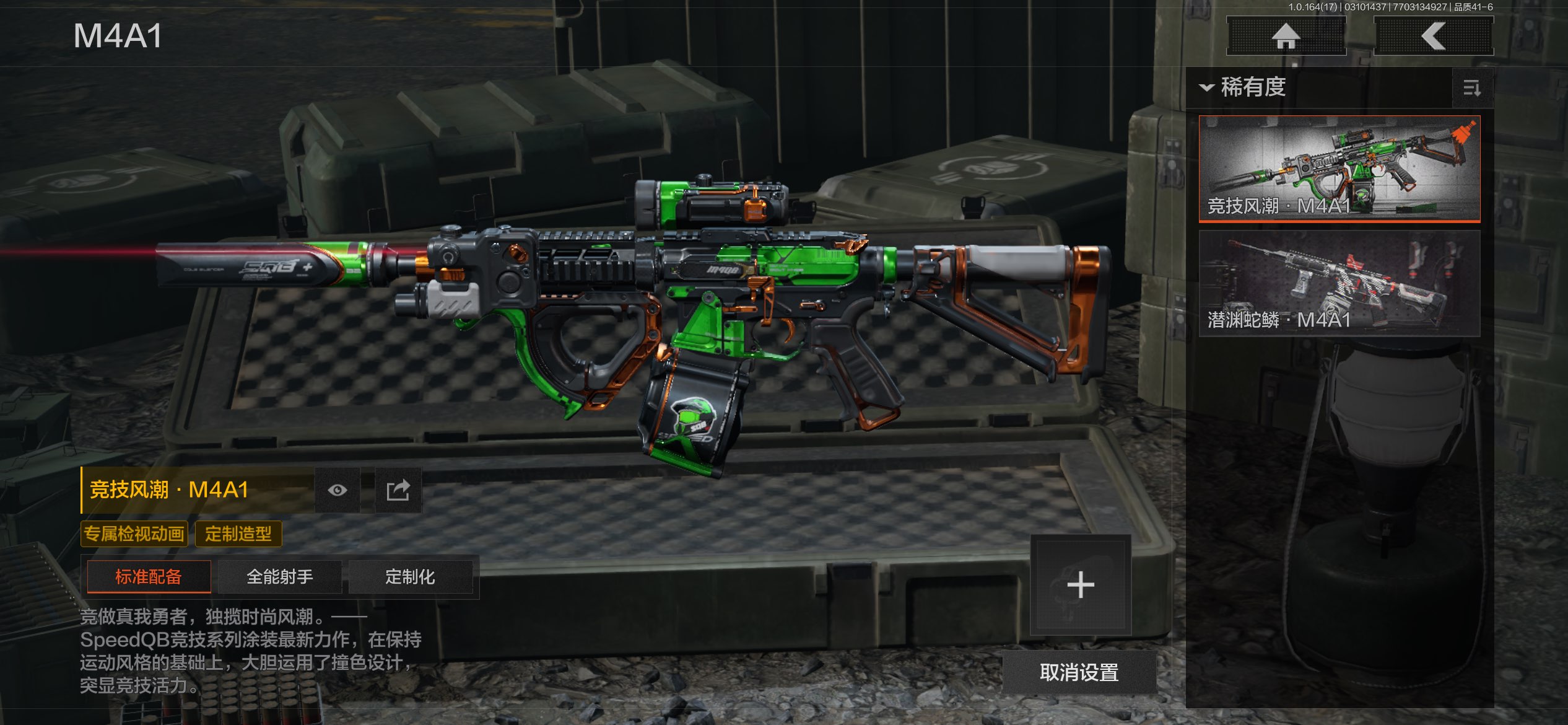Switch to the 全能射手 tab
1568x725 pixels.
coord(280,577)
